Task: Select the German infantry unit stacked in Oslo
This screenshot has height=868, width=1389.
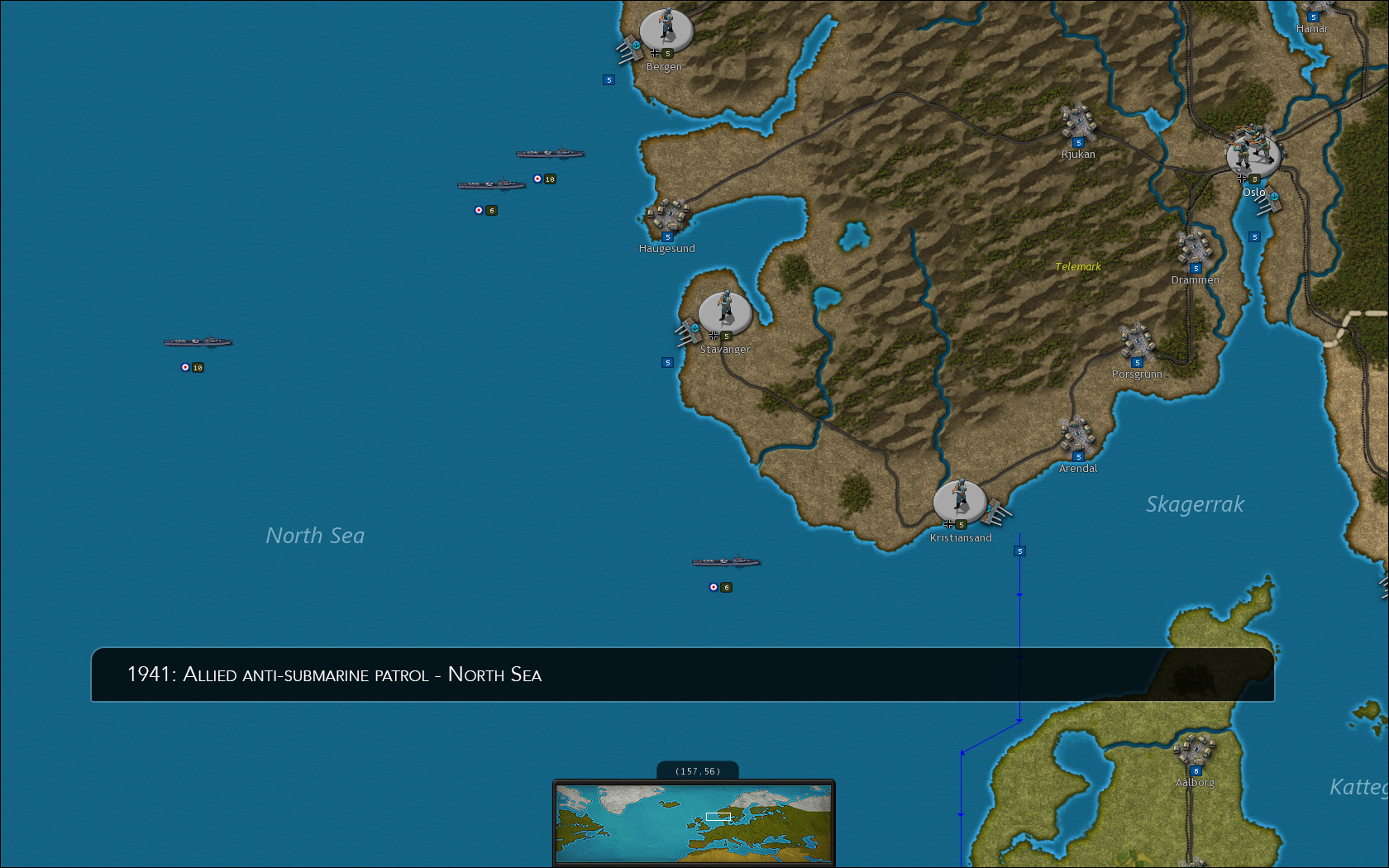Action: point(1253,153)
